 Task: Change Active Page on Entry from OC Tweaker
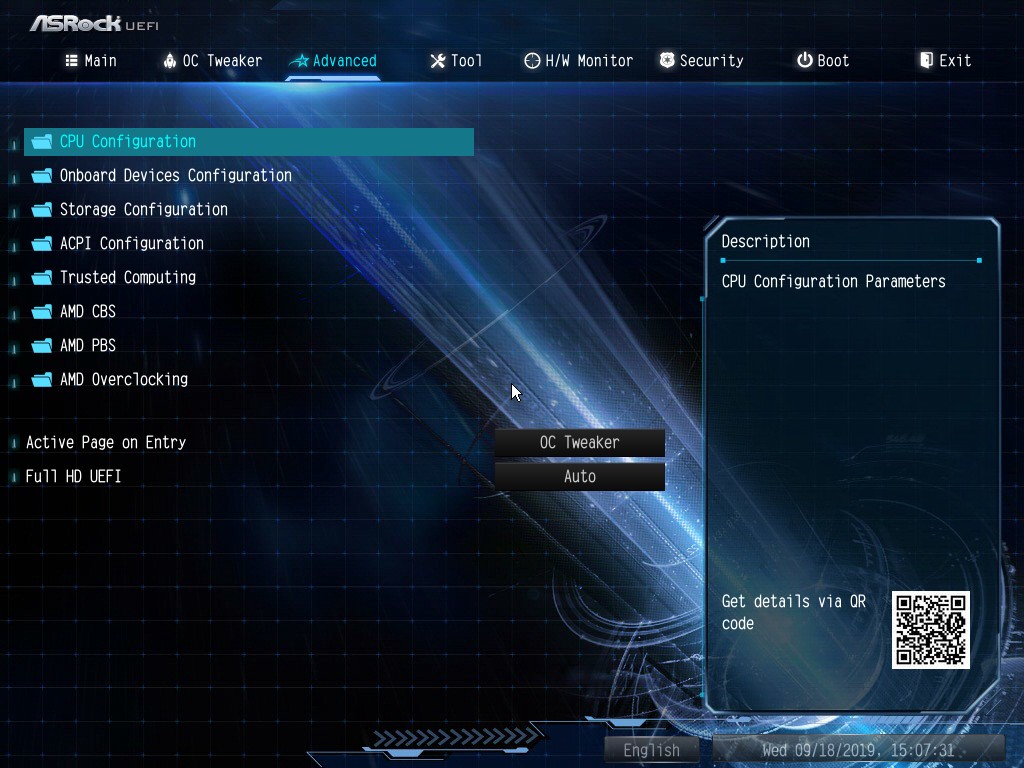(x=580, y=443)
